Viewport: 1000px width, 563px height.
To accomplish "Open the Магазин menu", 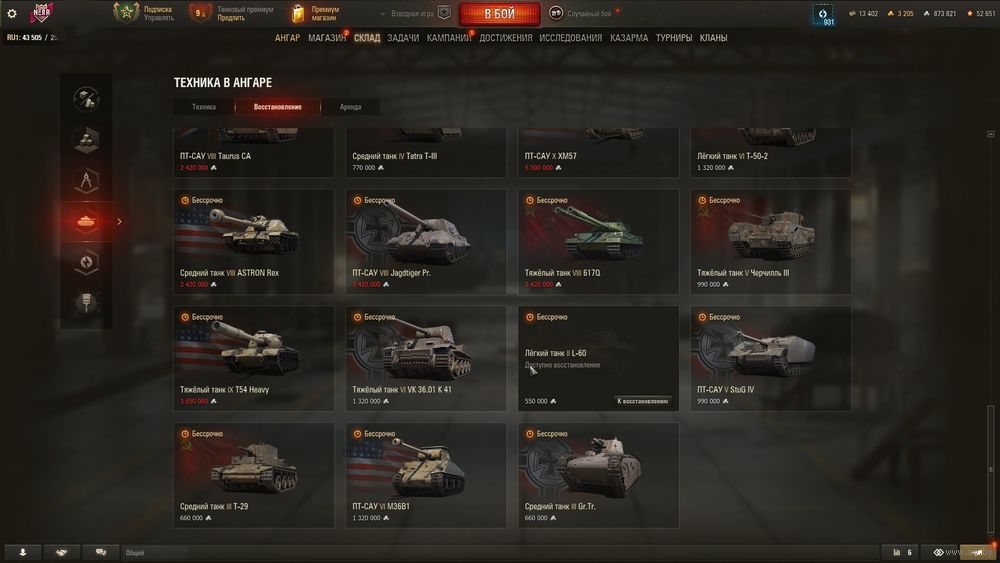I will [x=327, y=38].
